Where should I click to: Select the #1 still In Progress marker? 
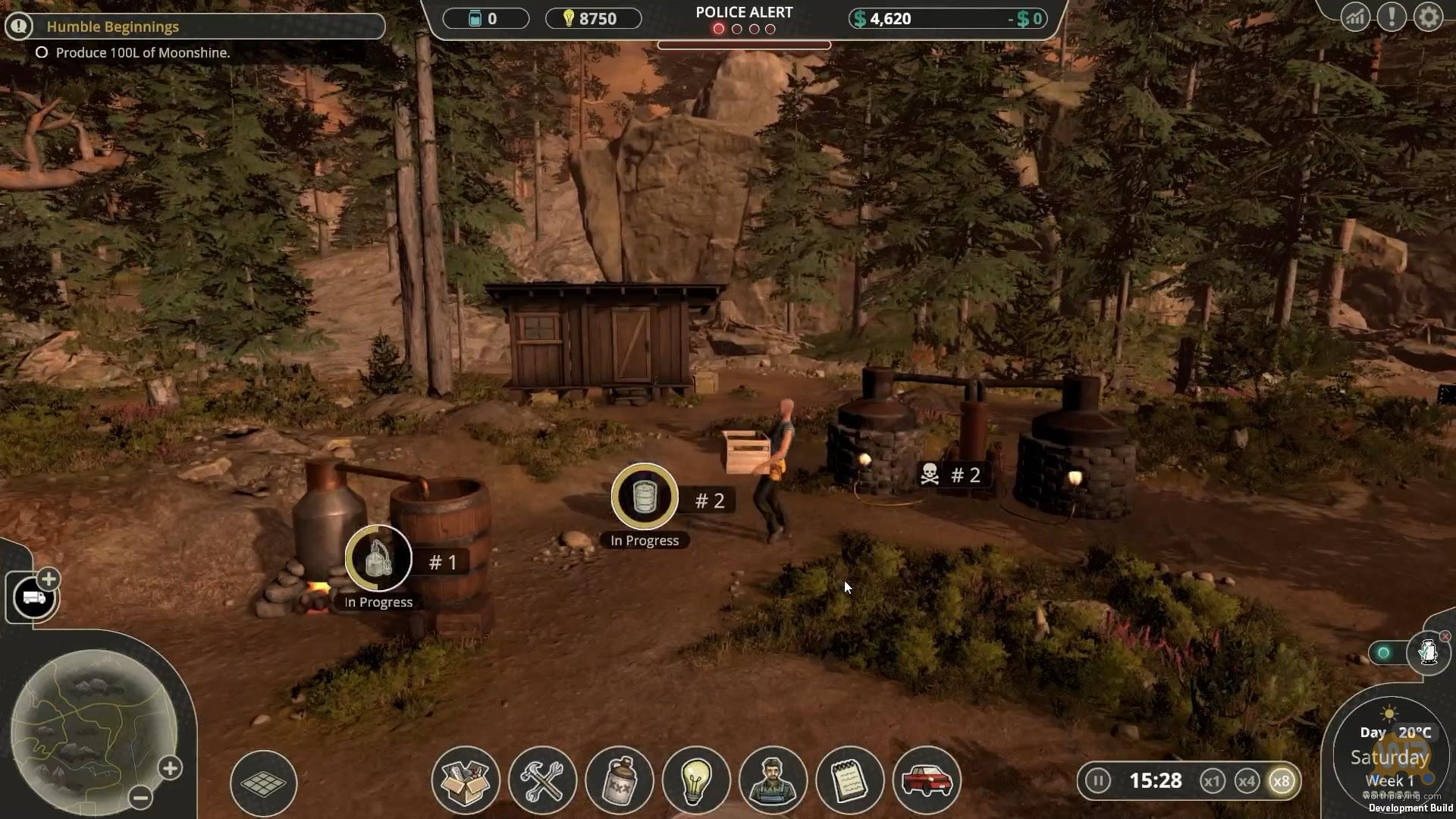point(378,560)
